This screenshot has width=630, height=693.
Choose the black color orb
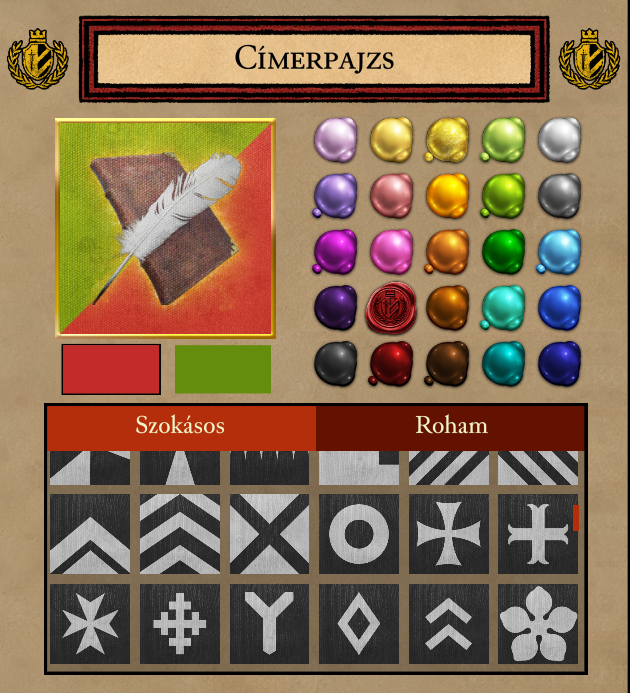point(335,363)
